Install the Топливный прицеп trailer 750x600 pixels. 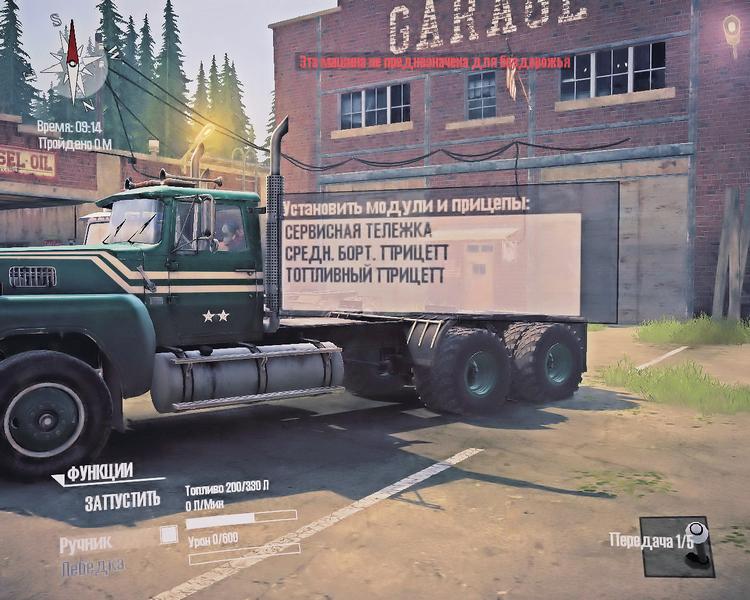pyautogui.click(x=364, y=273)
